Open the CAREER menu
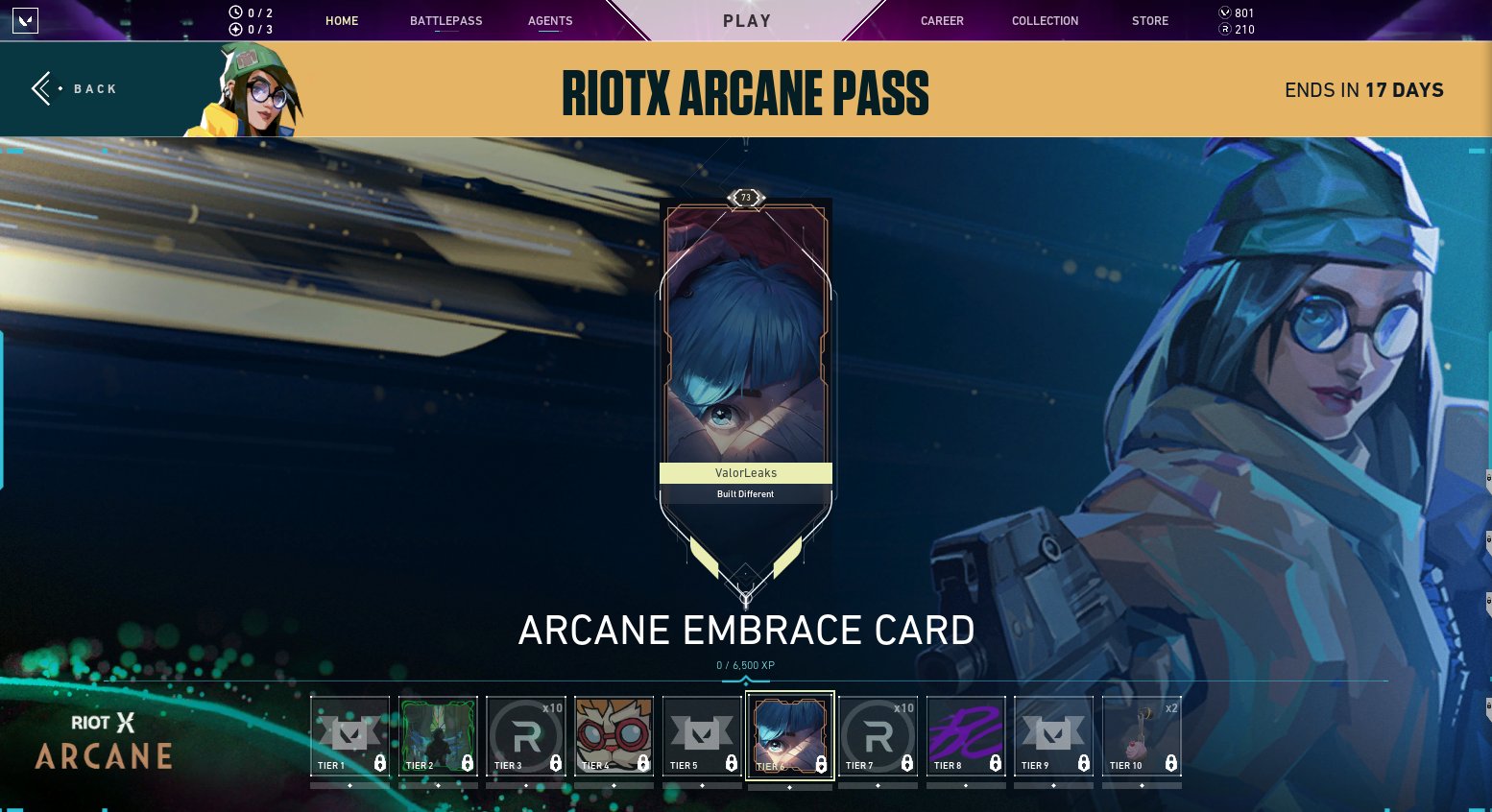Viewport: 1492px width, 812px height. [x=942, y=20]
